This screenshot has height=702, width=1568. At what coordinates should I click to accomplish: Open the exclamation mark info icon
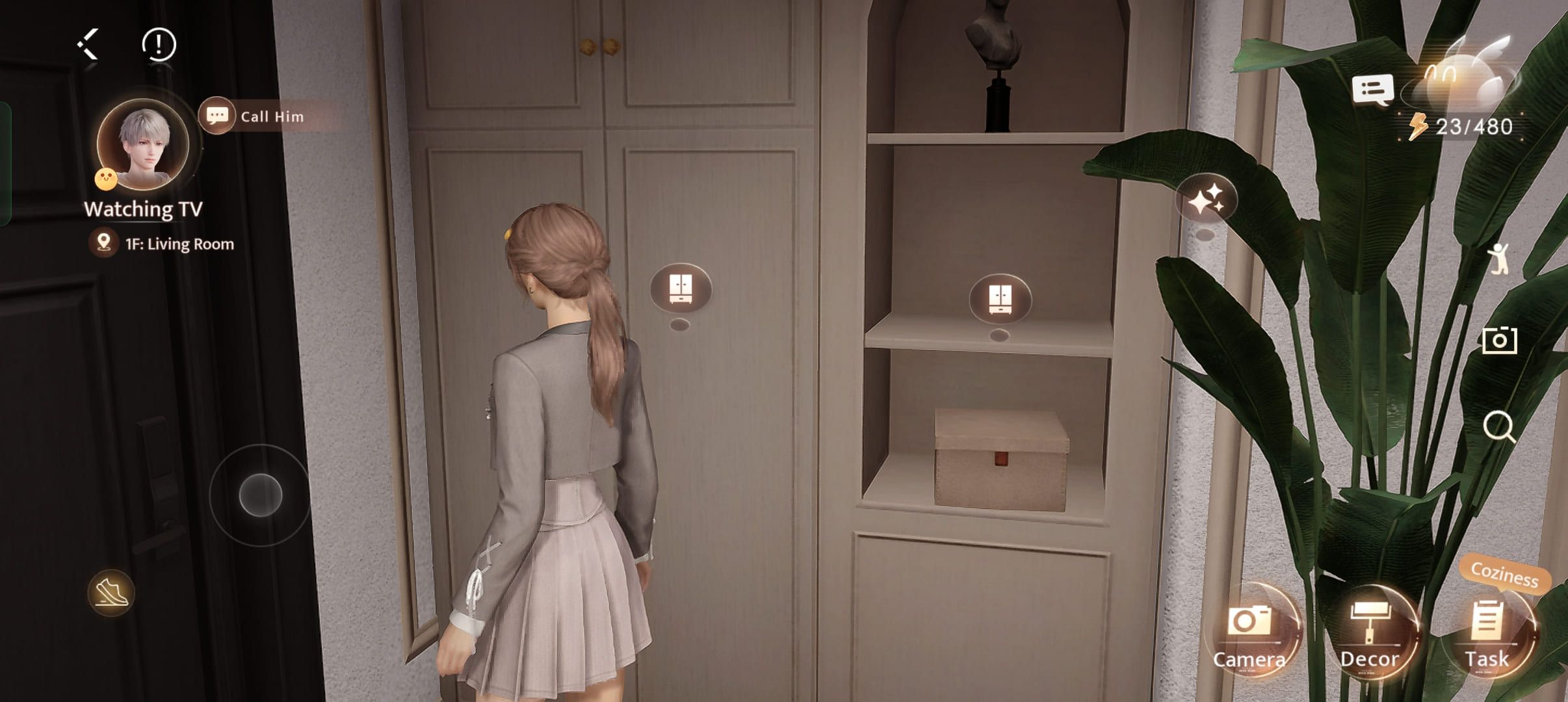click(x=159, y=45)
